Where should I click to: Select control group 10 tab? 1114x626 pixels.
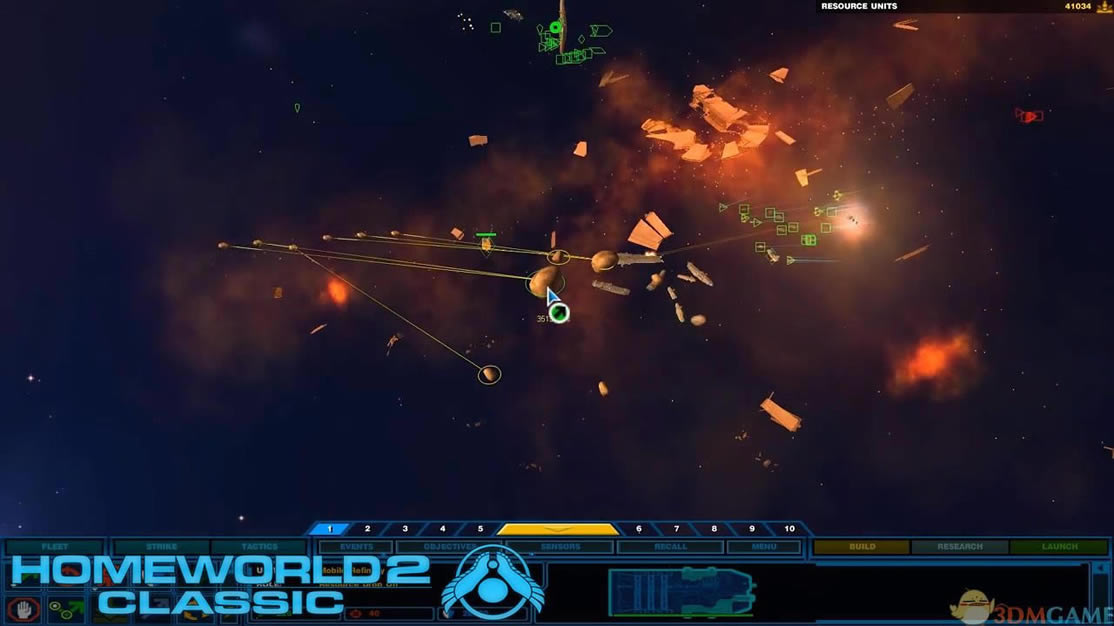point(789,529)
